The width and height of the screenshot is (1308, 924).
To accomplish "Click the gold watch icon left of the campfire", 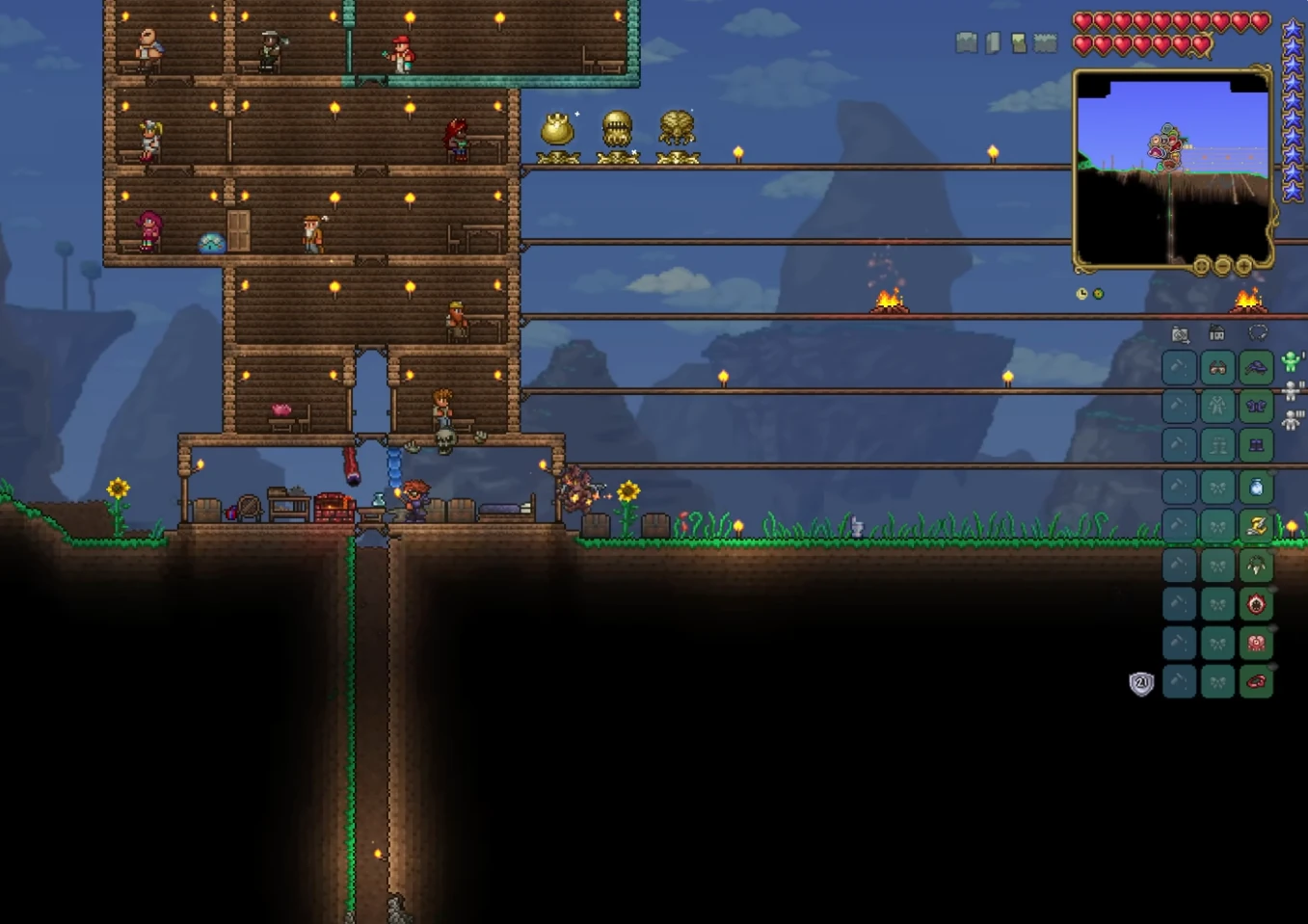I will coord(1081,294).
